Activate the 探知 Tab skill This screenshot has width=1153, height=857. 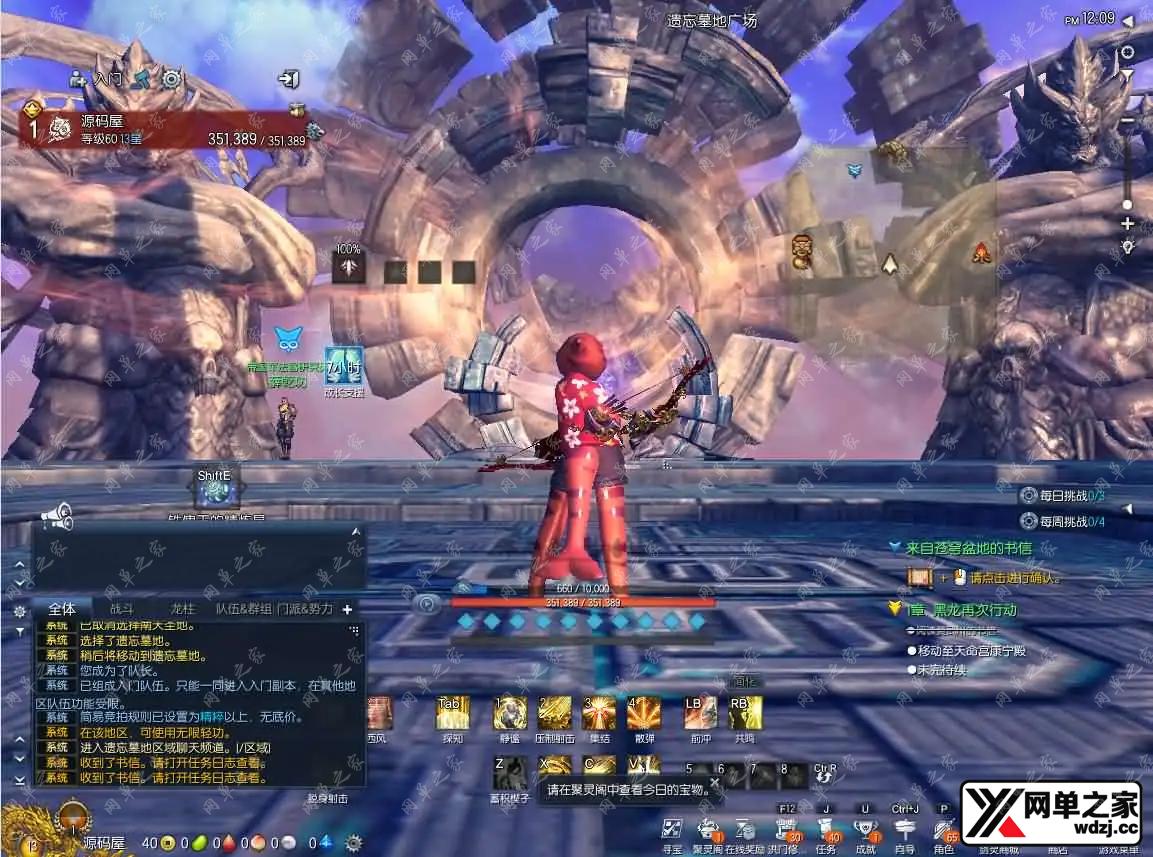[452, 713]
